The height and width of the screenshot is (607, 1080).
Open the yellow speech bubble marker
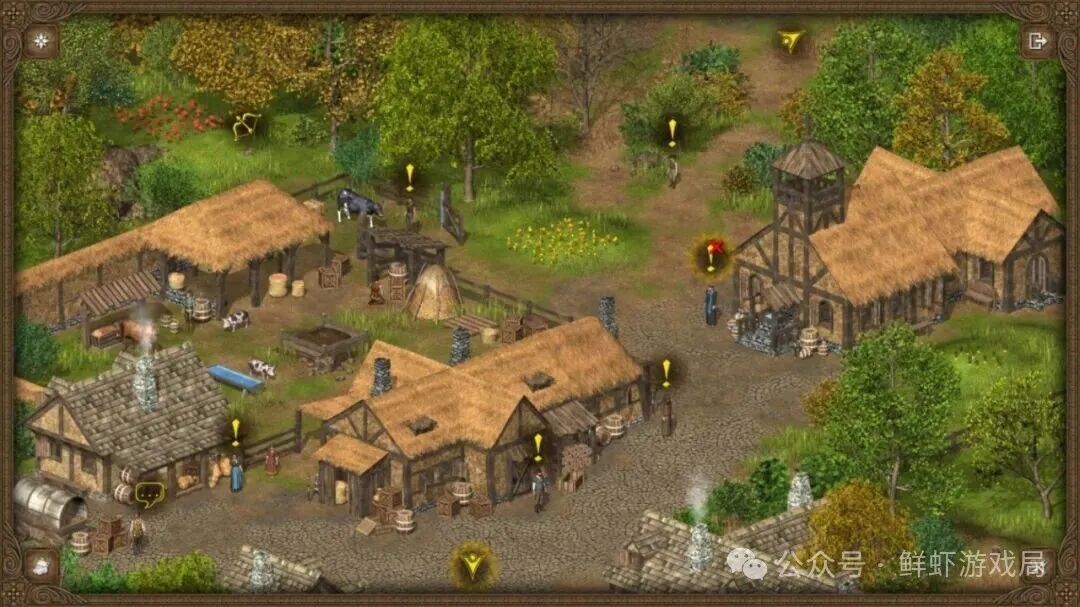pyautogui.click(x=149, y=492)
